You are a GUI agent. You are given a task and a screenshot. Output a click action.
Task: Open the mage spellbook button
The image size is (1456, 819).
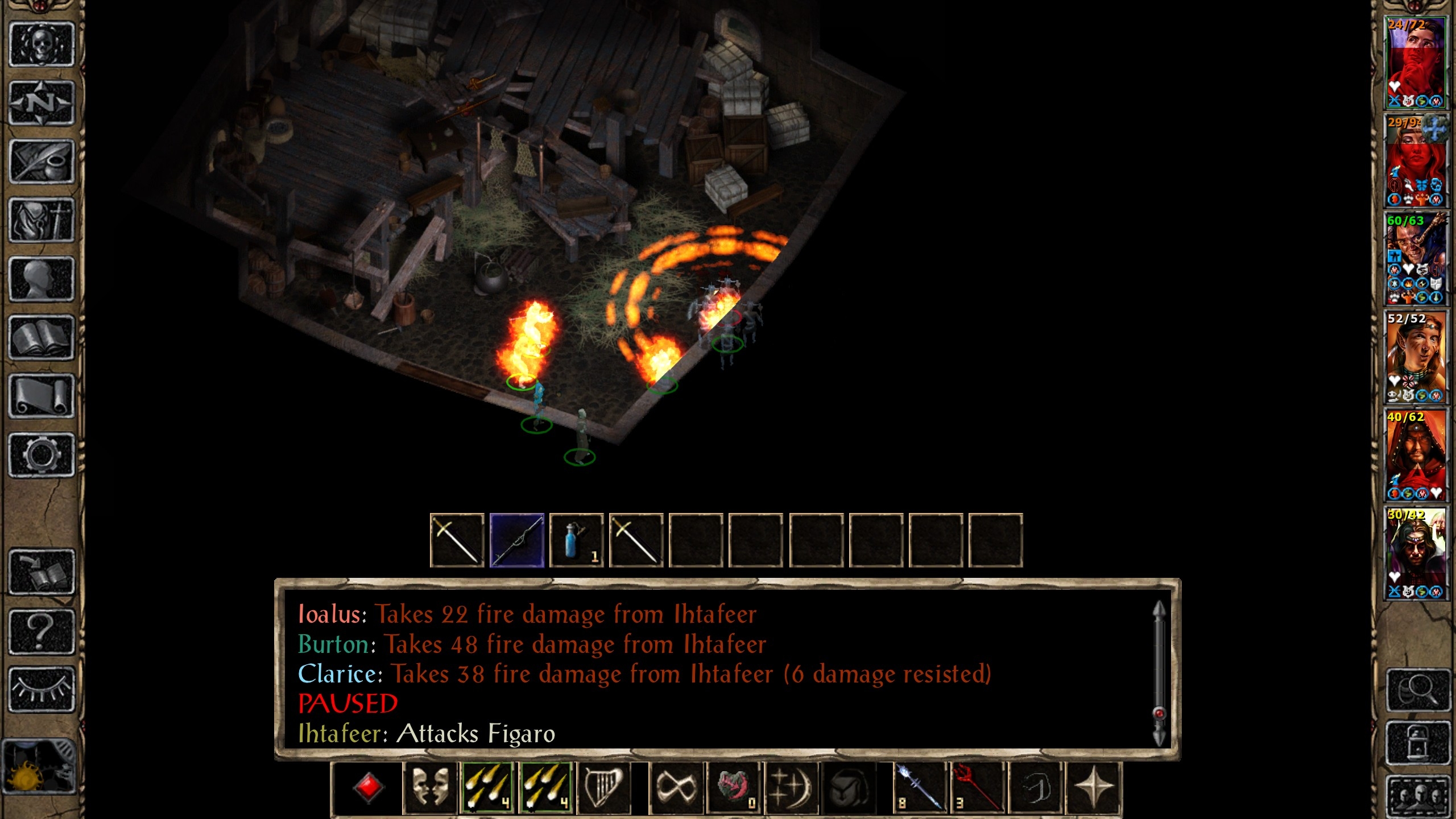[42, 338]
